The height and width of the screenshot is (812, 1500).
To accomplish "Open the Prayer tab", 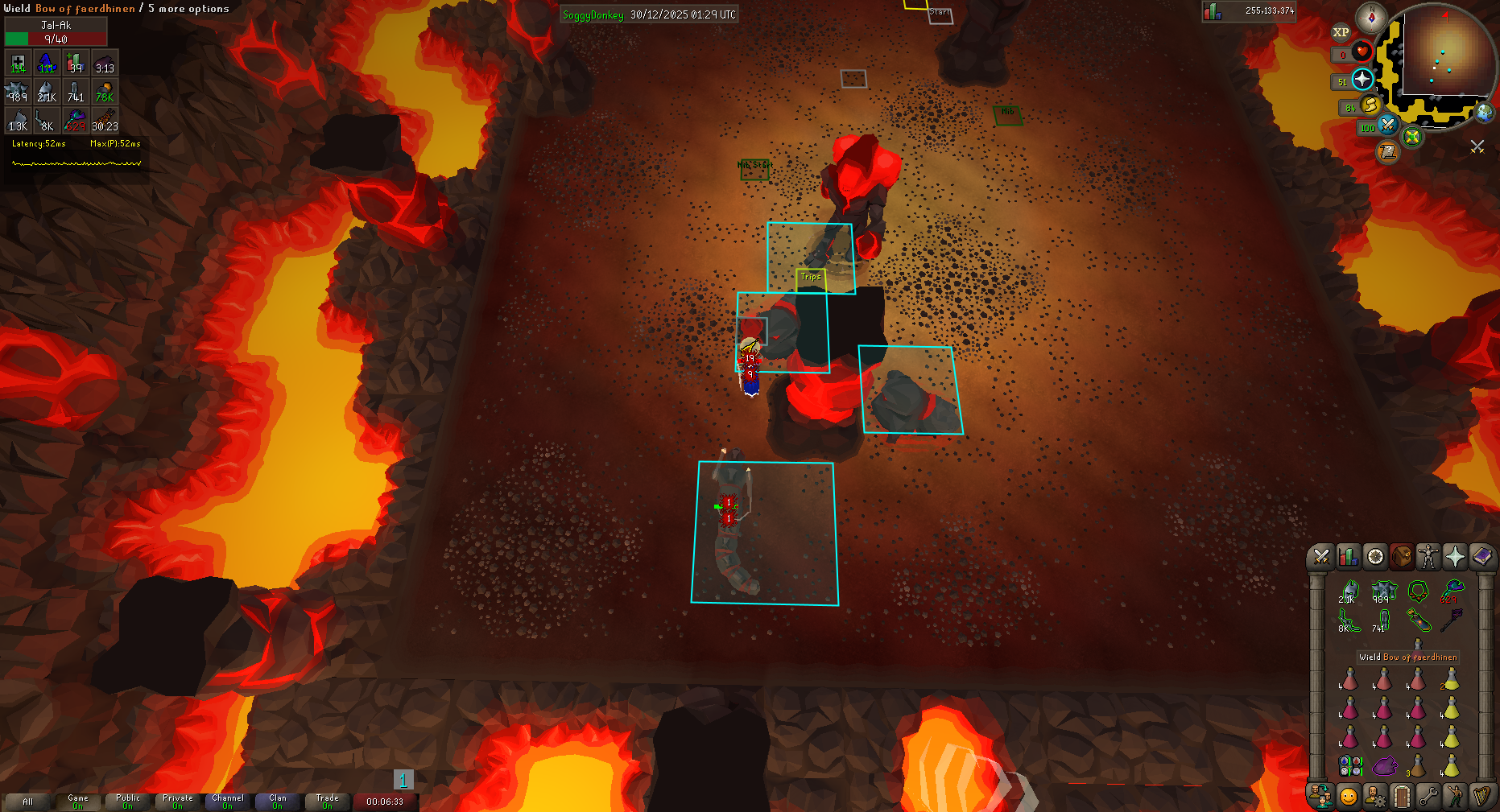I will [1454, 556].
